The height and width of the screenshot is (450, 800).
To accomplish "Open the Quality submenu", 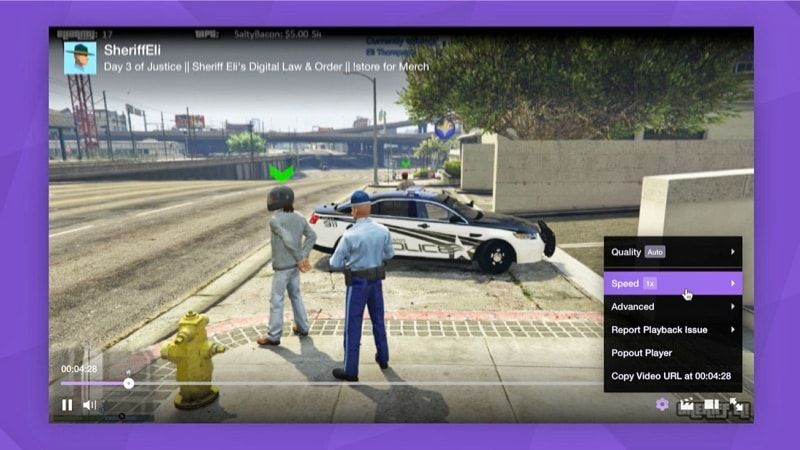I will coord(672,252).
